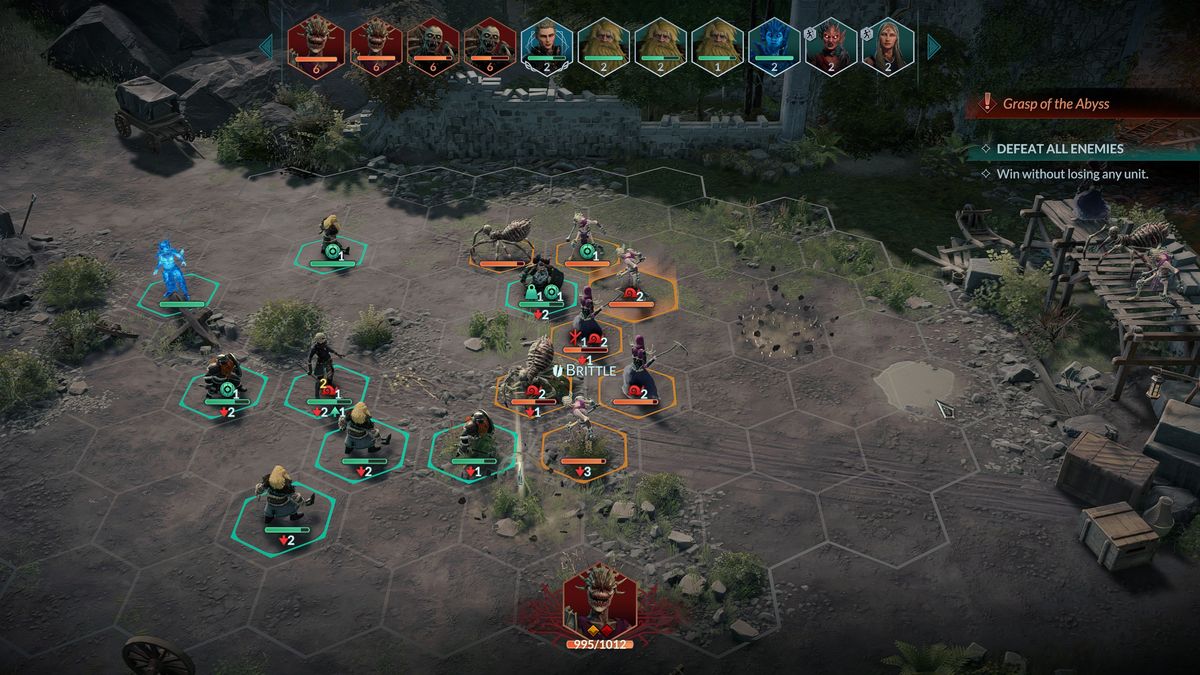
Task: Target the Brittle skeletal spider enemy
Action: [x=535, y=370]
